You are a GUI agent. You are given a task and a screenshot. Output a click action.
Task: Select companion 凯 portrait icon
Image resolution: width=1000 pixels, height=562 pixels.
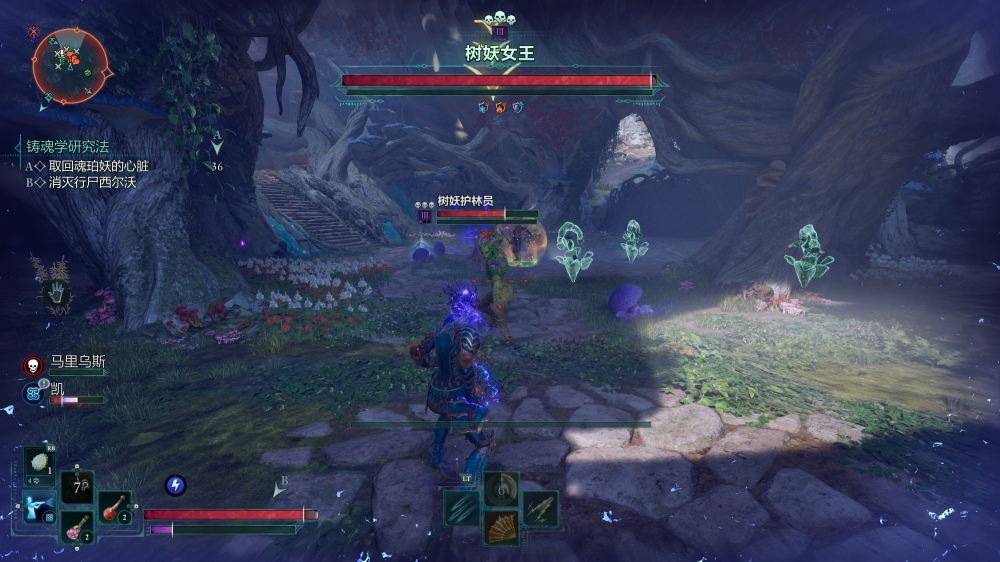(x=32, y=393)
